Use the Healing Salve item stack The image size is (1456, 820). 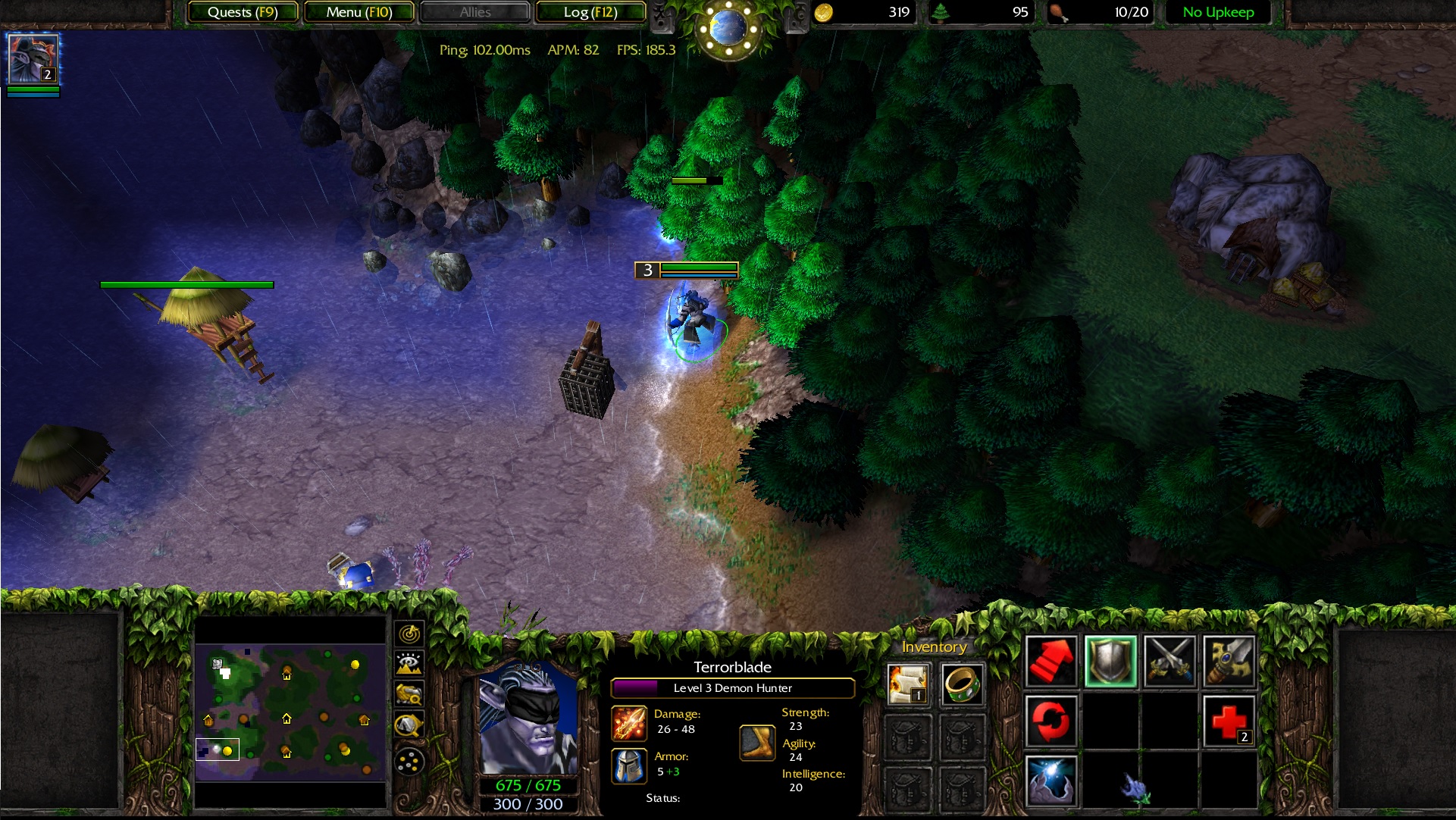click(1229, 720)
